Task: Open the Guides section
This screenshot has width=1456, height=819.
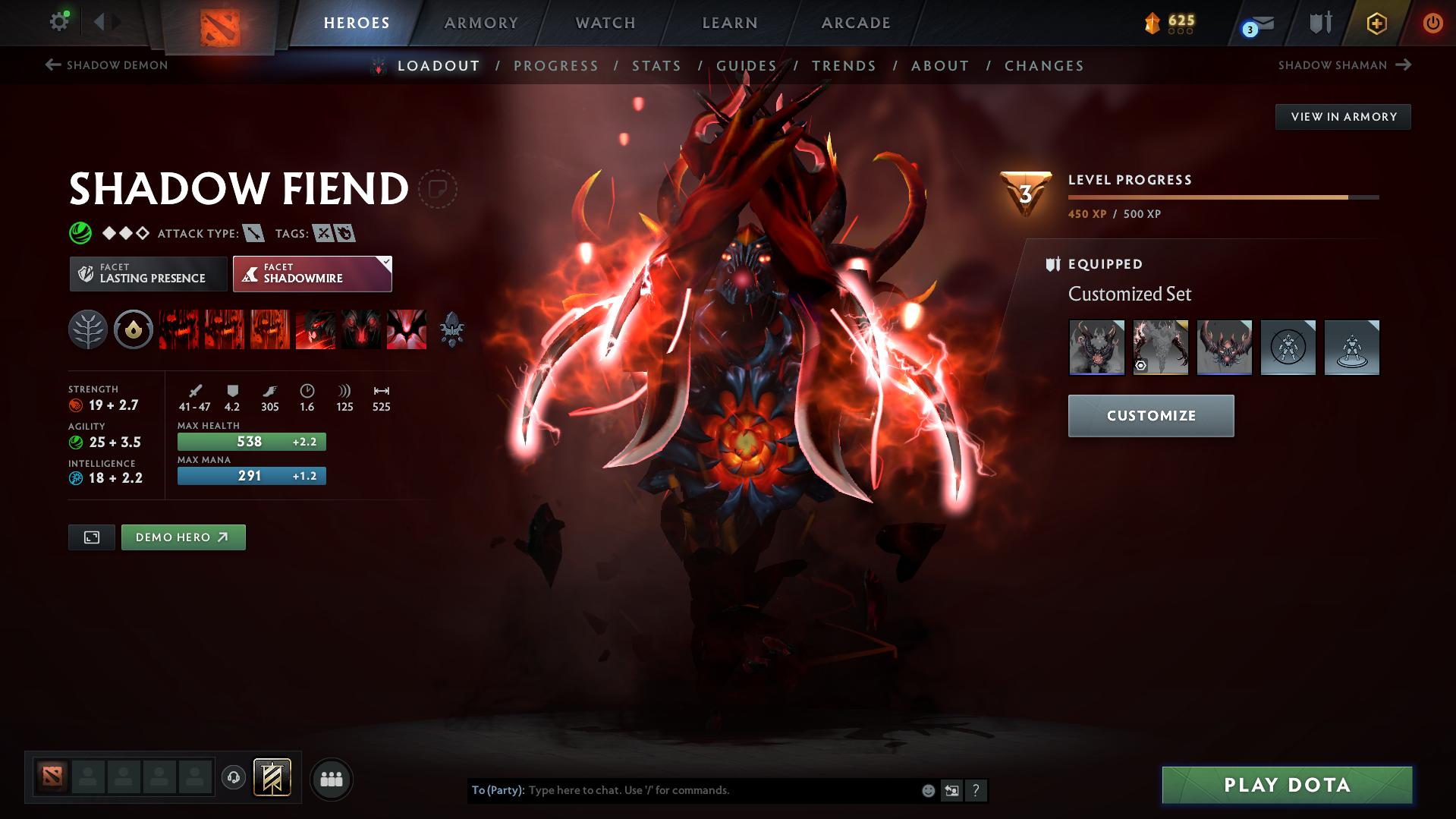Action: (747, 66)
